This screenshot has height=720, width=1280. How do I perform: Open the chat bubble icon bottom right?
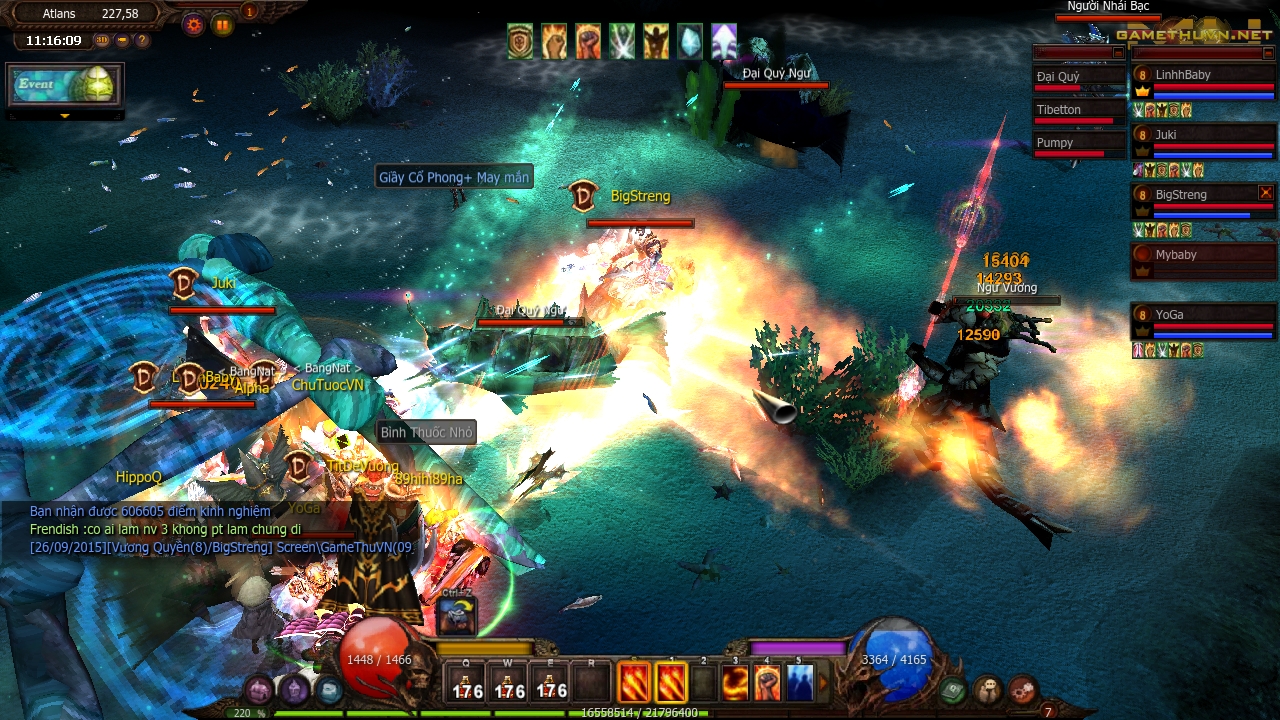pos(988,690)
